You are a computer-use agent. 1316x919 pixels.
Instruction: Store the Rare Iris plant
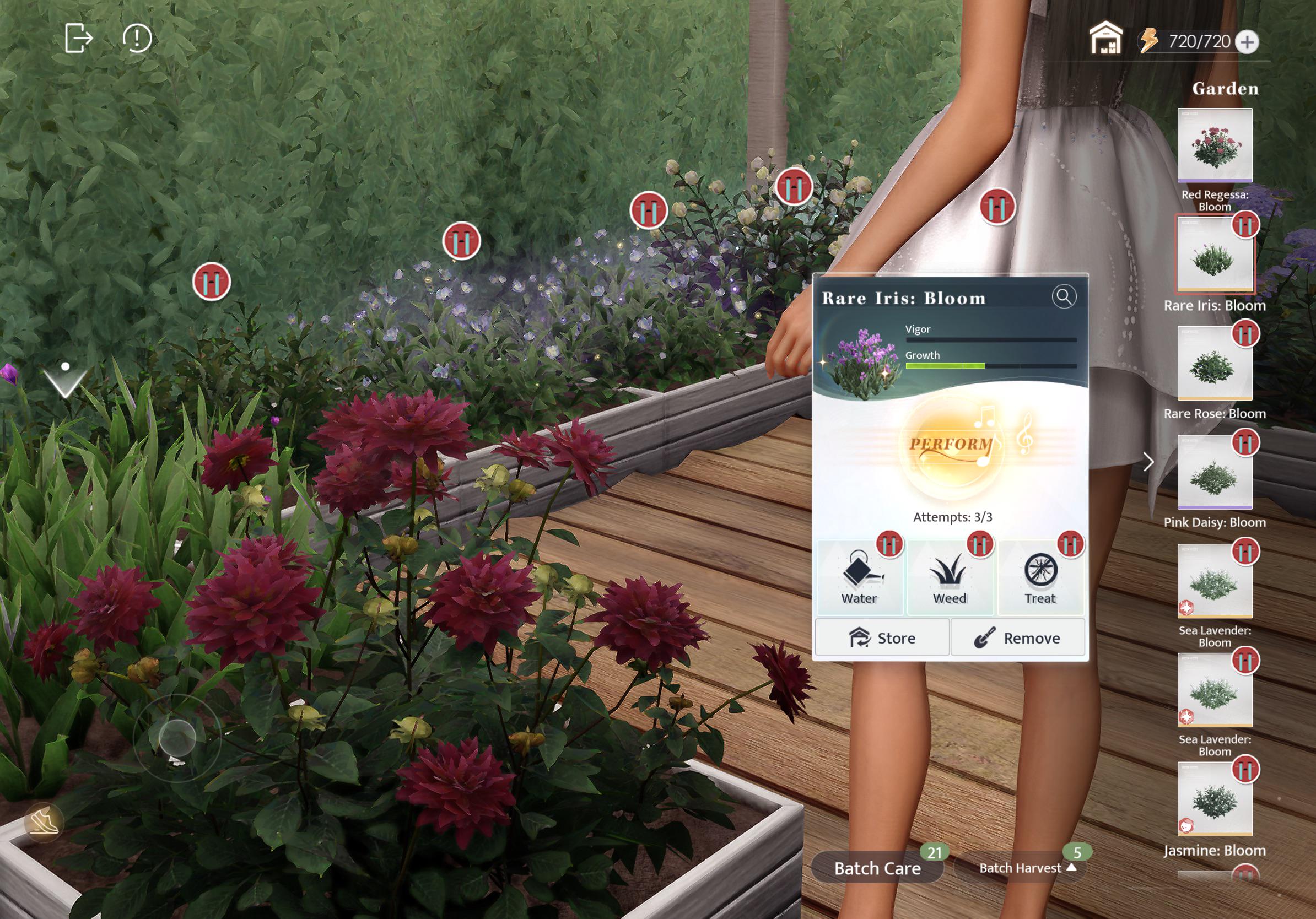click(882, 637)
